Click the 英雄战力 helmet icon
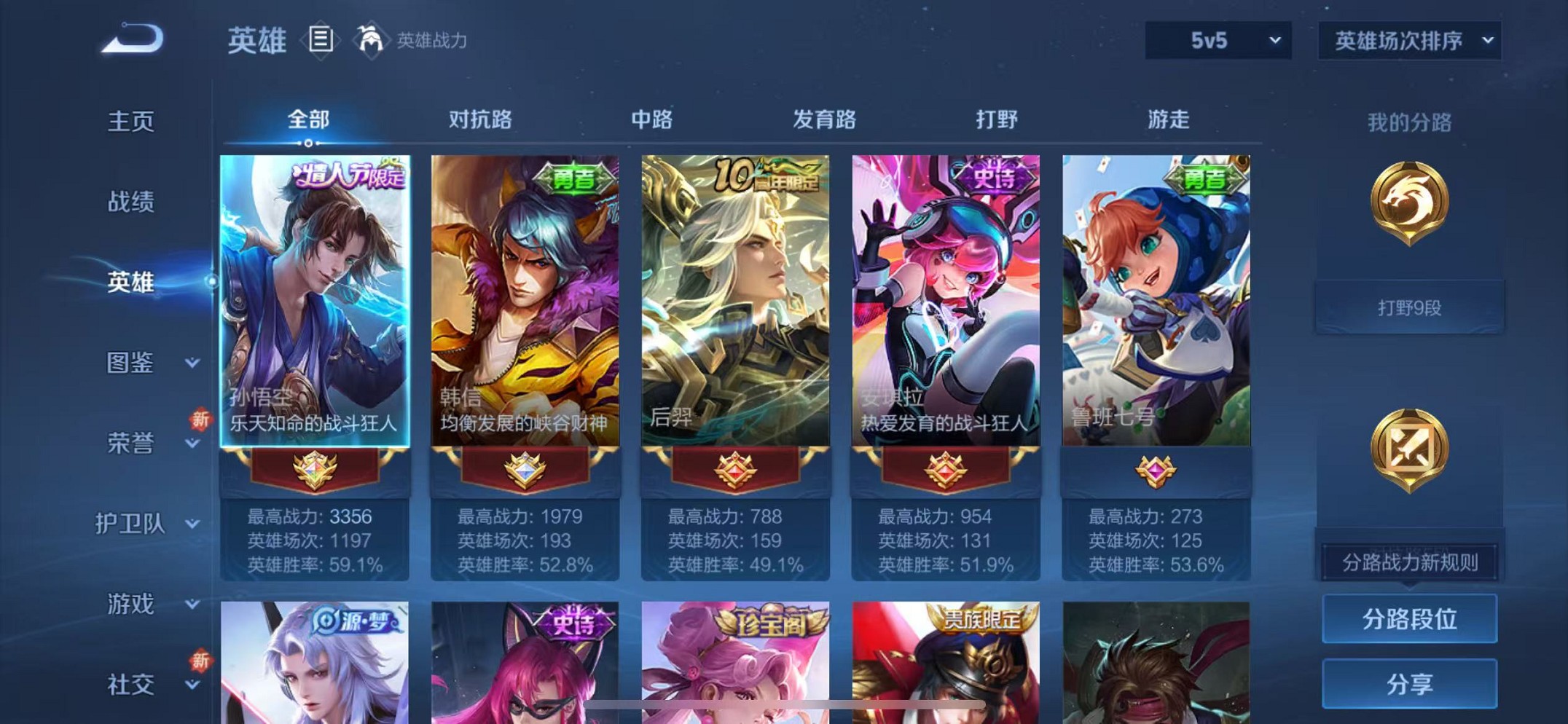The width and height of the screenshot is (1568, 724). pos(371,40)
